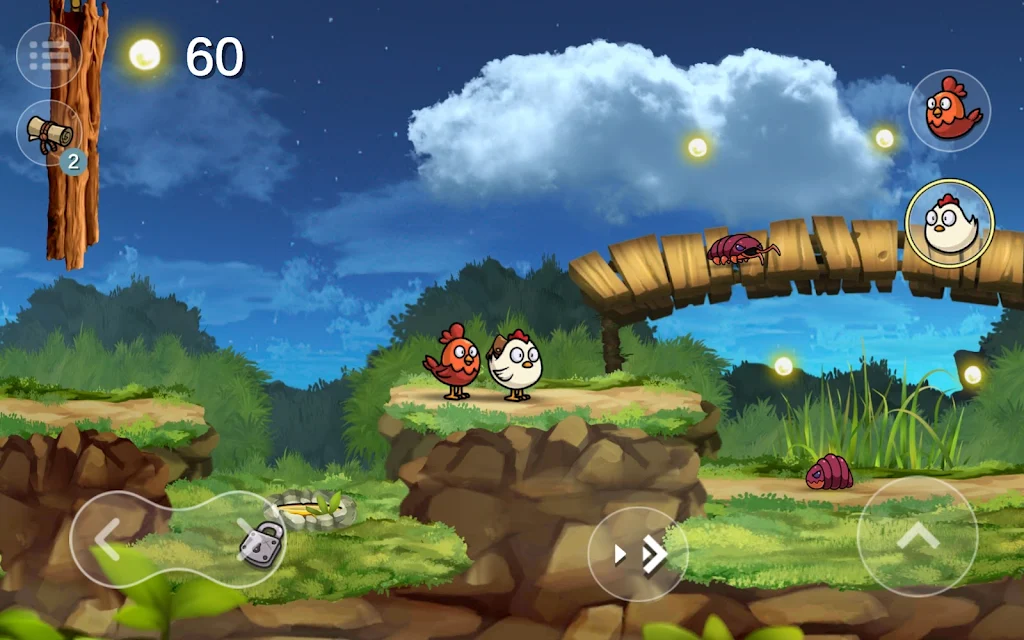Screen dimensions: 1024x640
Task: Tap the up-arrow jump button
Action: click(x=917, y=537)
